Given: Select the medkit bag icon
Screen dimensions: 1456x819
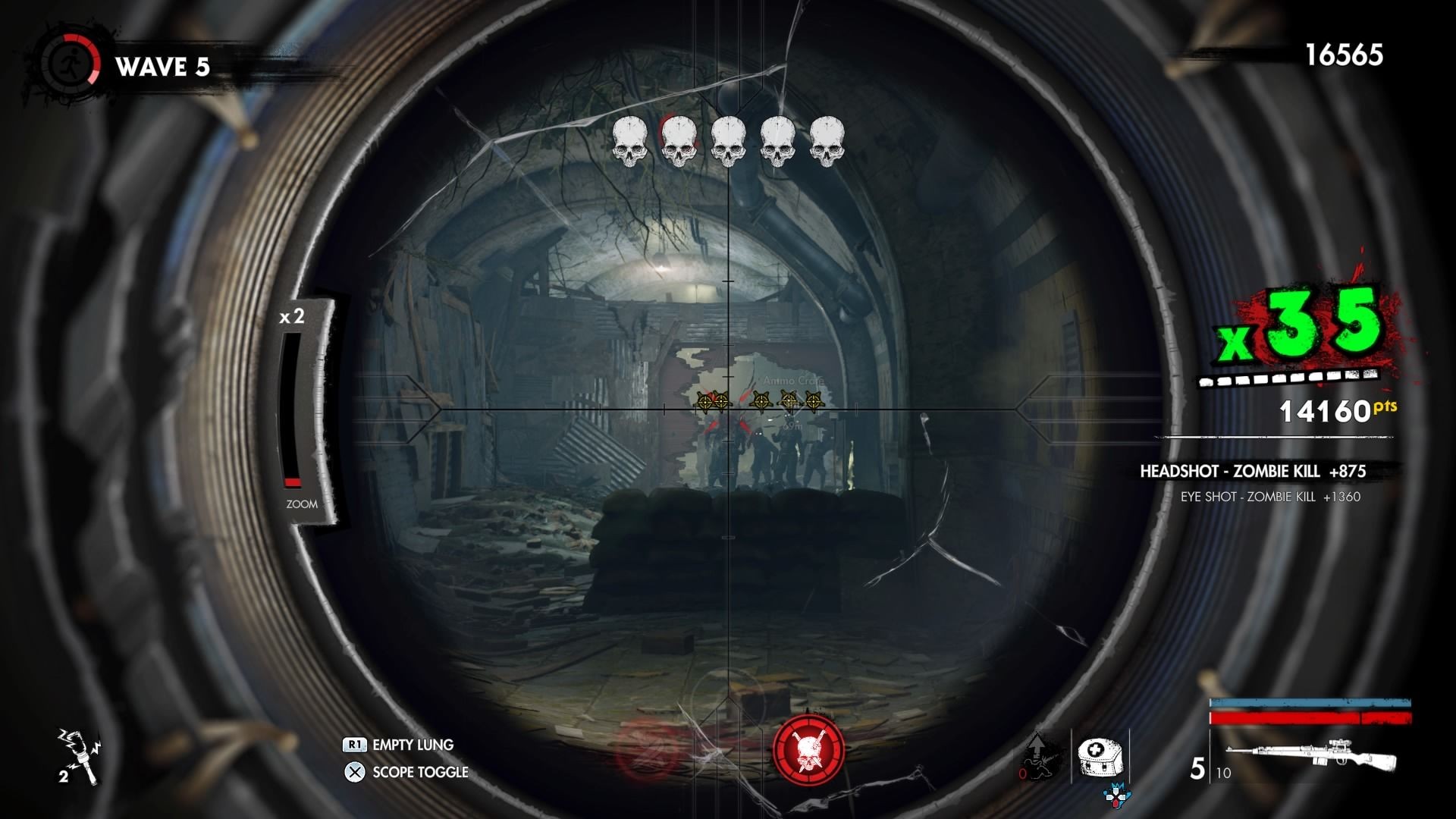Looking at the screenshot, I should (1099, 755).
